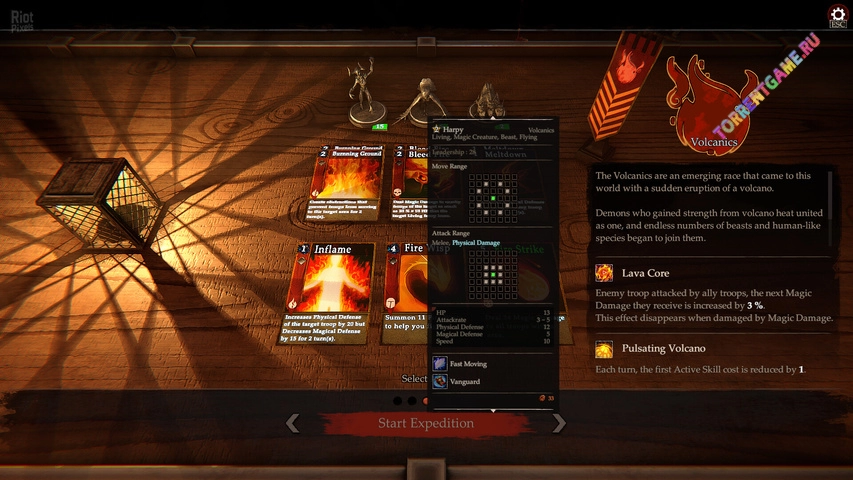Select the Lava Core trait icon
This screenshot has height=480, width=853.
pyautogui.click(x=604, y=273)
